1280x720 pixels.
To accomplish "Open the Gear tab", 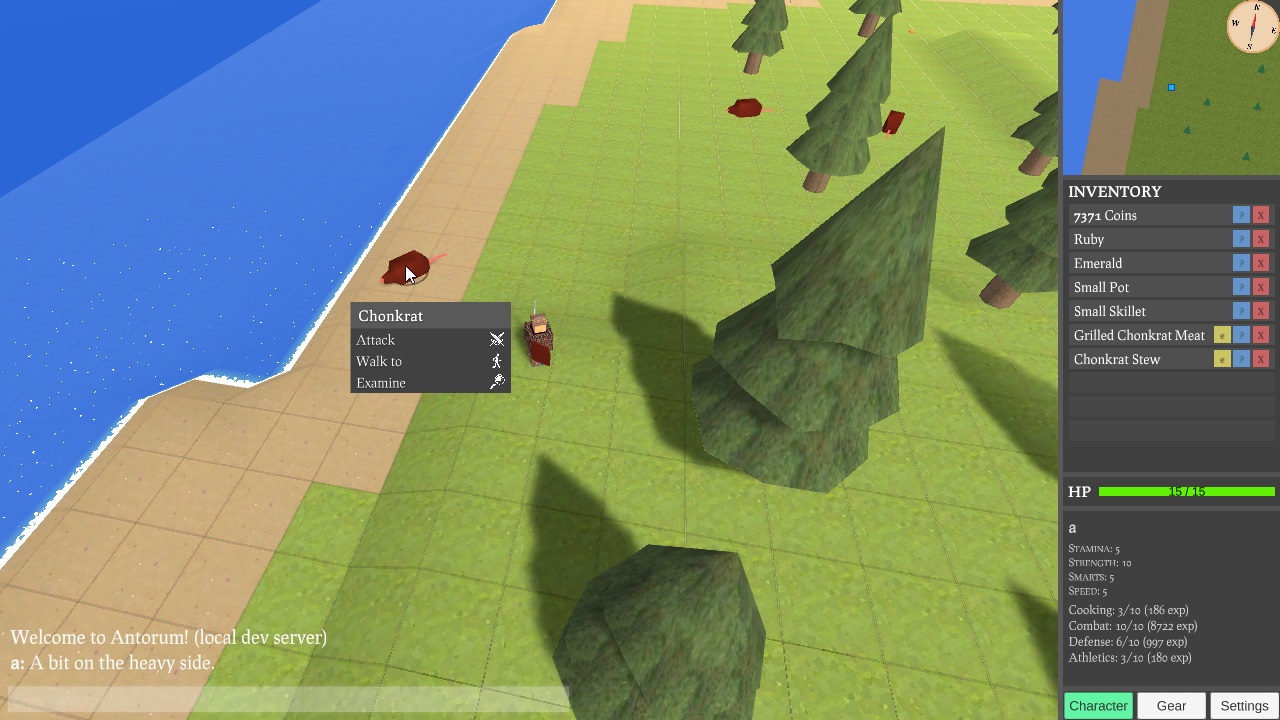I will pyautogui.click(x=1171, y=706).
